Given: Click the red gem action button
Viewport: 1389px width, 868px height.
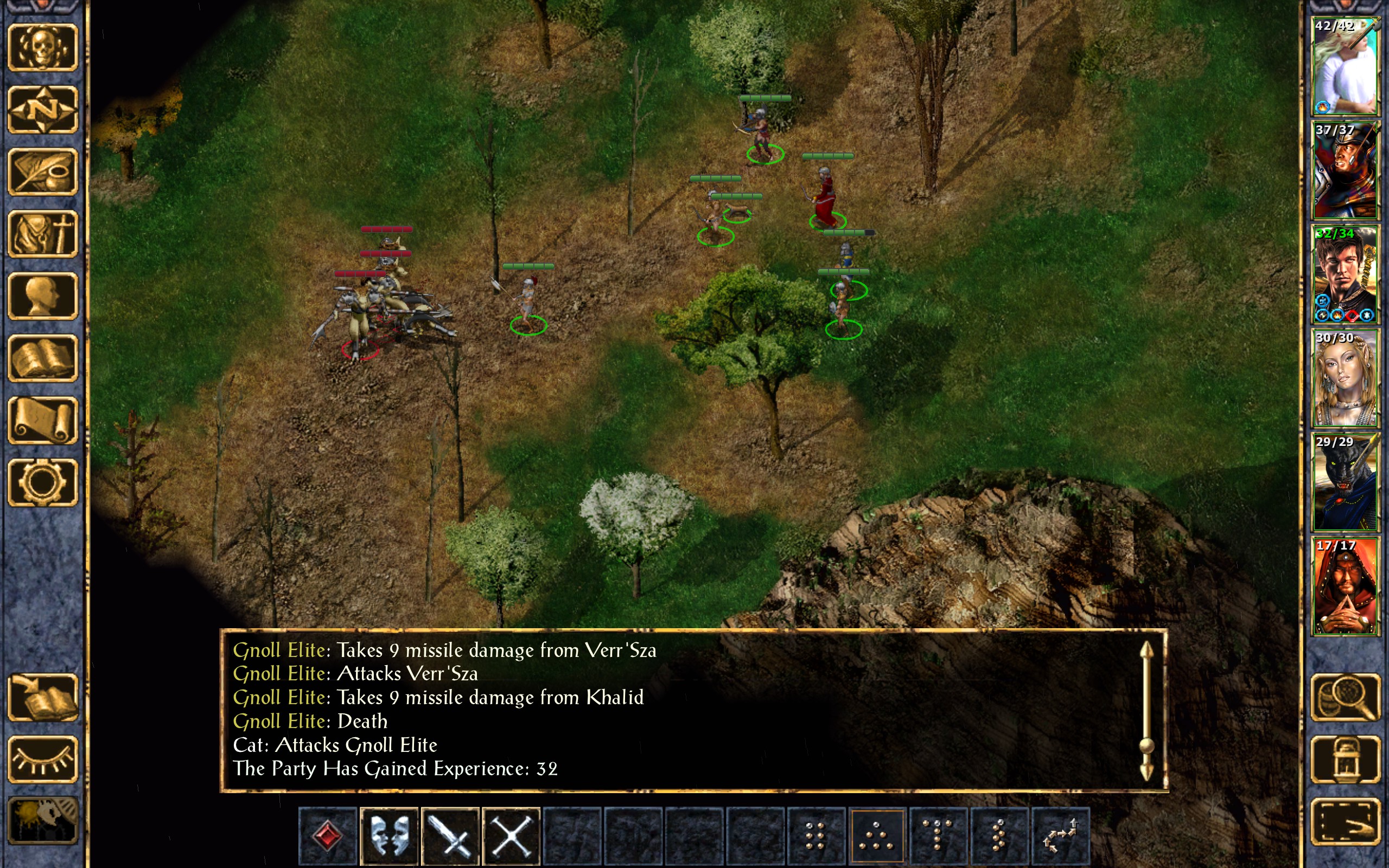Looking at the screenshot, I should coord(328,835).
